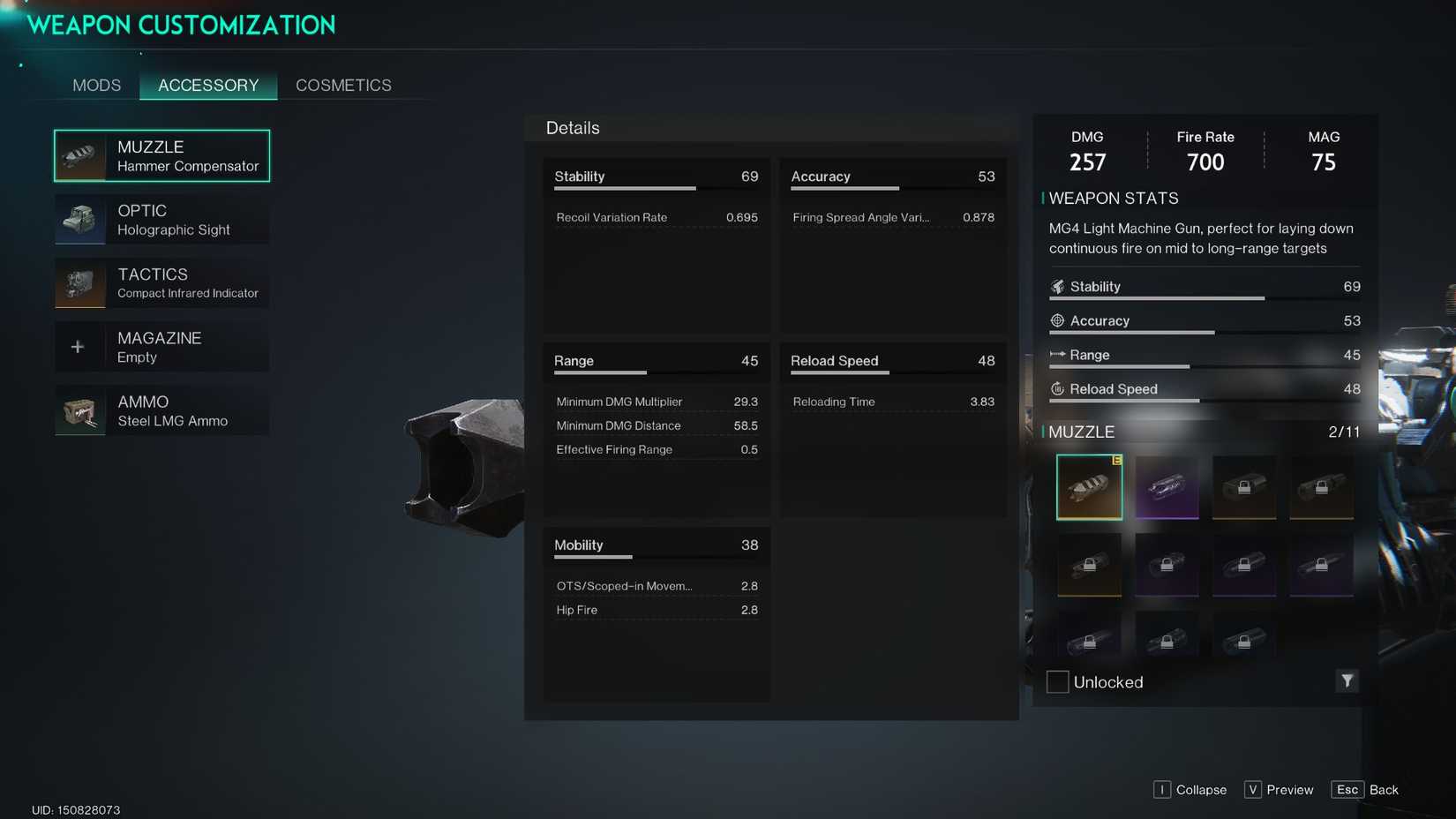This screenshot has width=1456, height=819.
Task: Click the Holographic Sight optic icon
Action: (79, 220)
